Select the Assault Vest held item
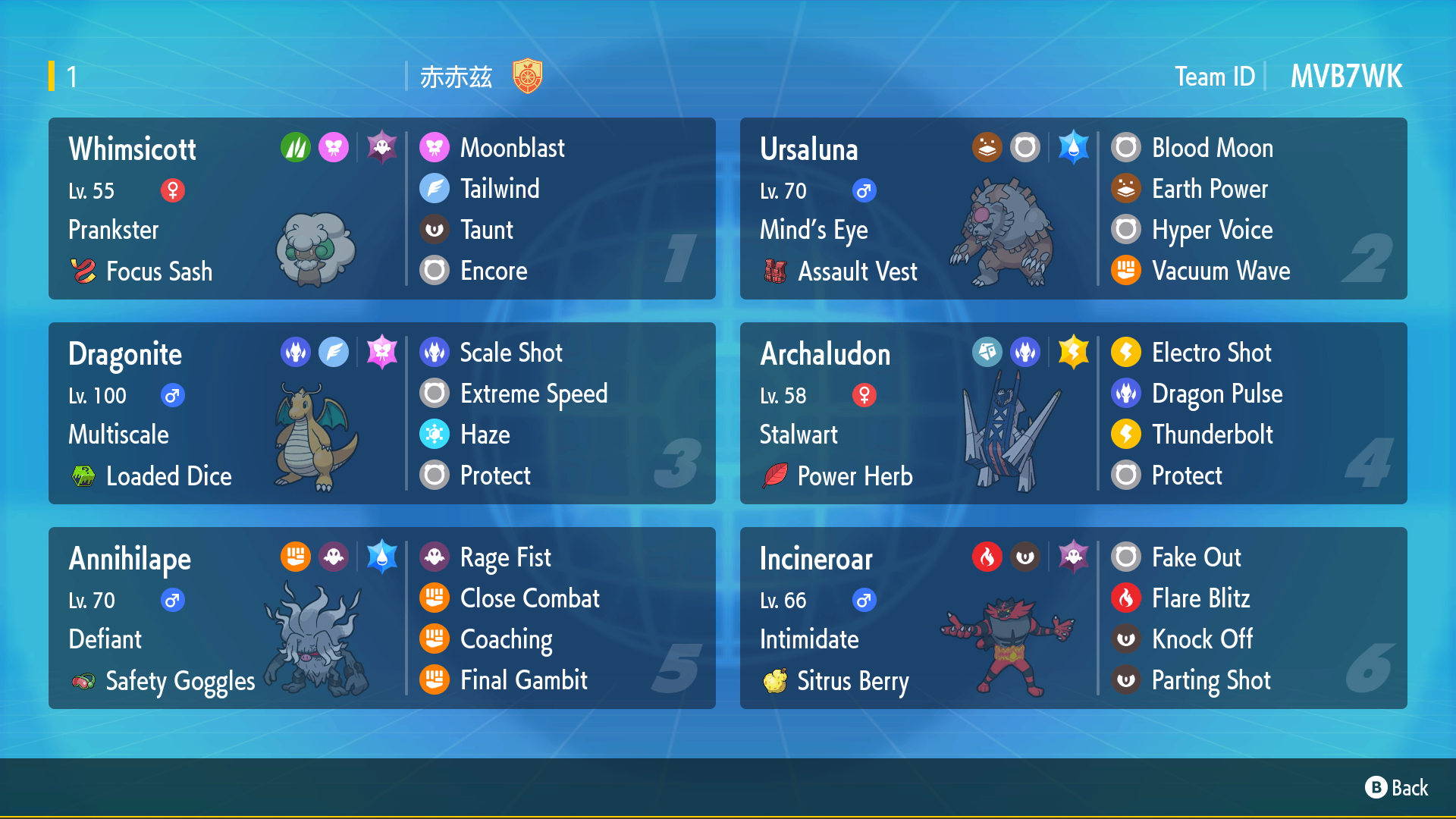 coord(857,271)
